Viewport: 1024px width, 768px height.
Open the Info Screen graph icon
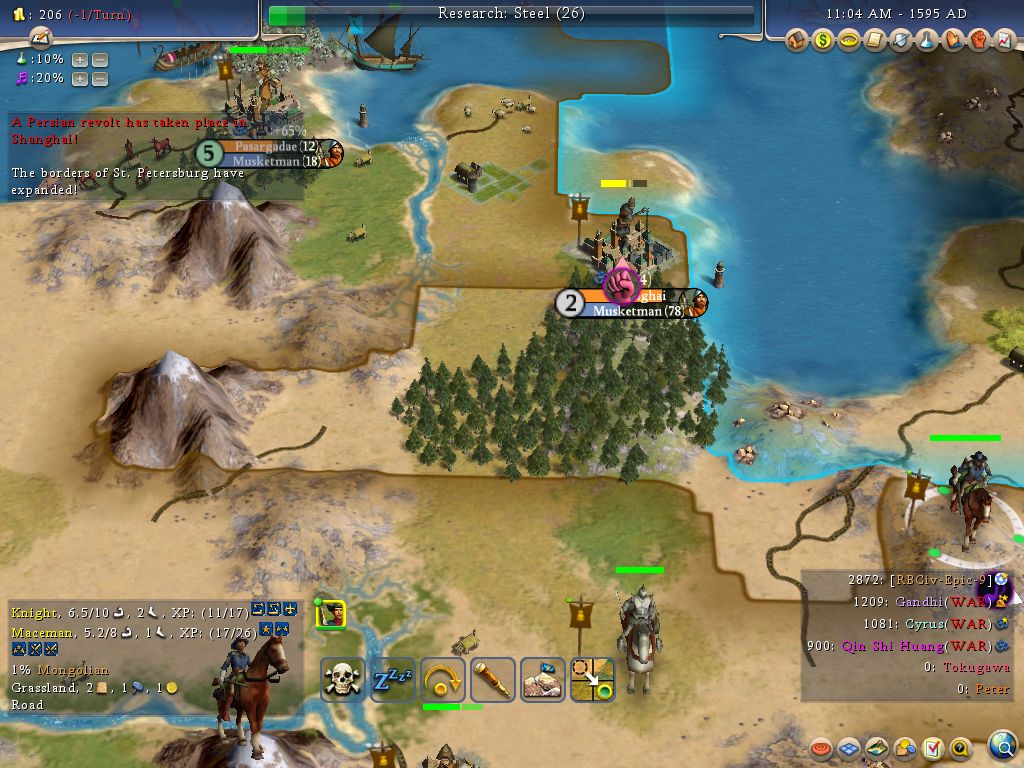1005,41
